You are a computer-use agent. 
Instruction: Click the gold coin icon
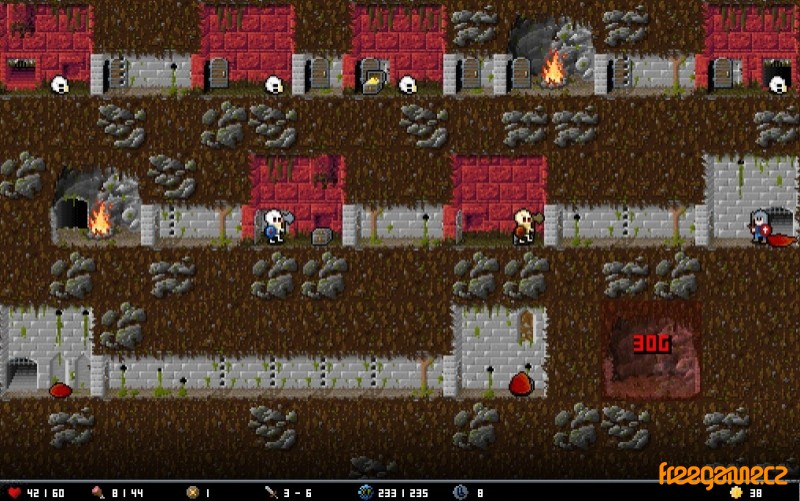737,492
